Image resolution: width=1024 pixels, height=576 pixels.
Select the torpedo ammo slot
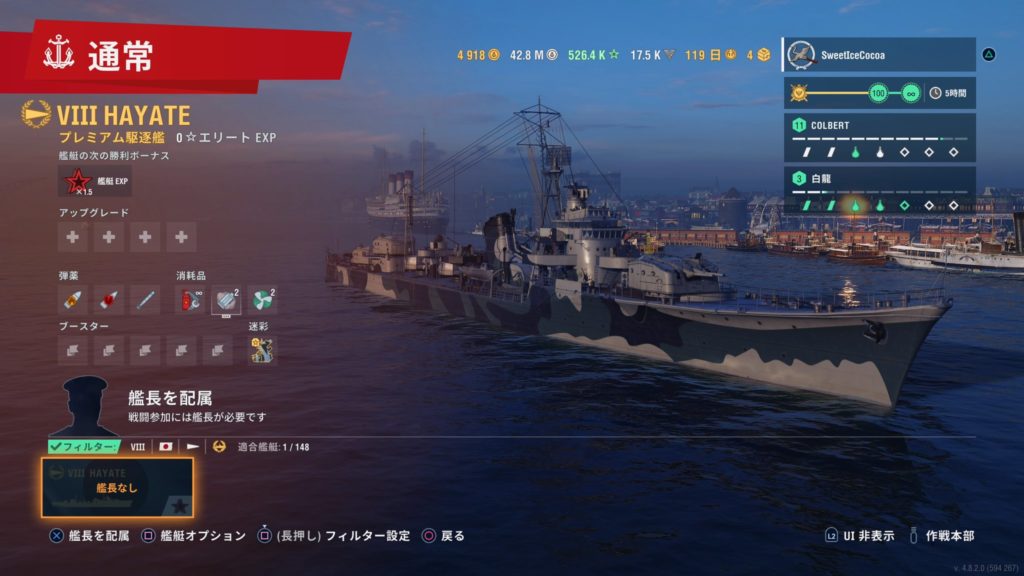145,299
